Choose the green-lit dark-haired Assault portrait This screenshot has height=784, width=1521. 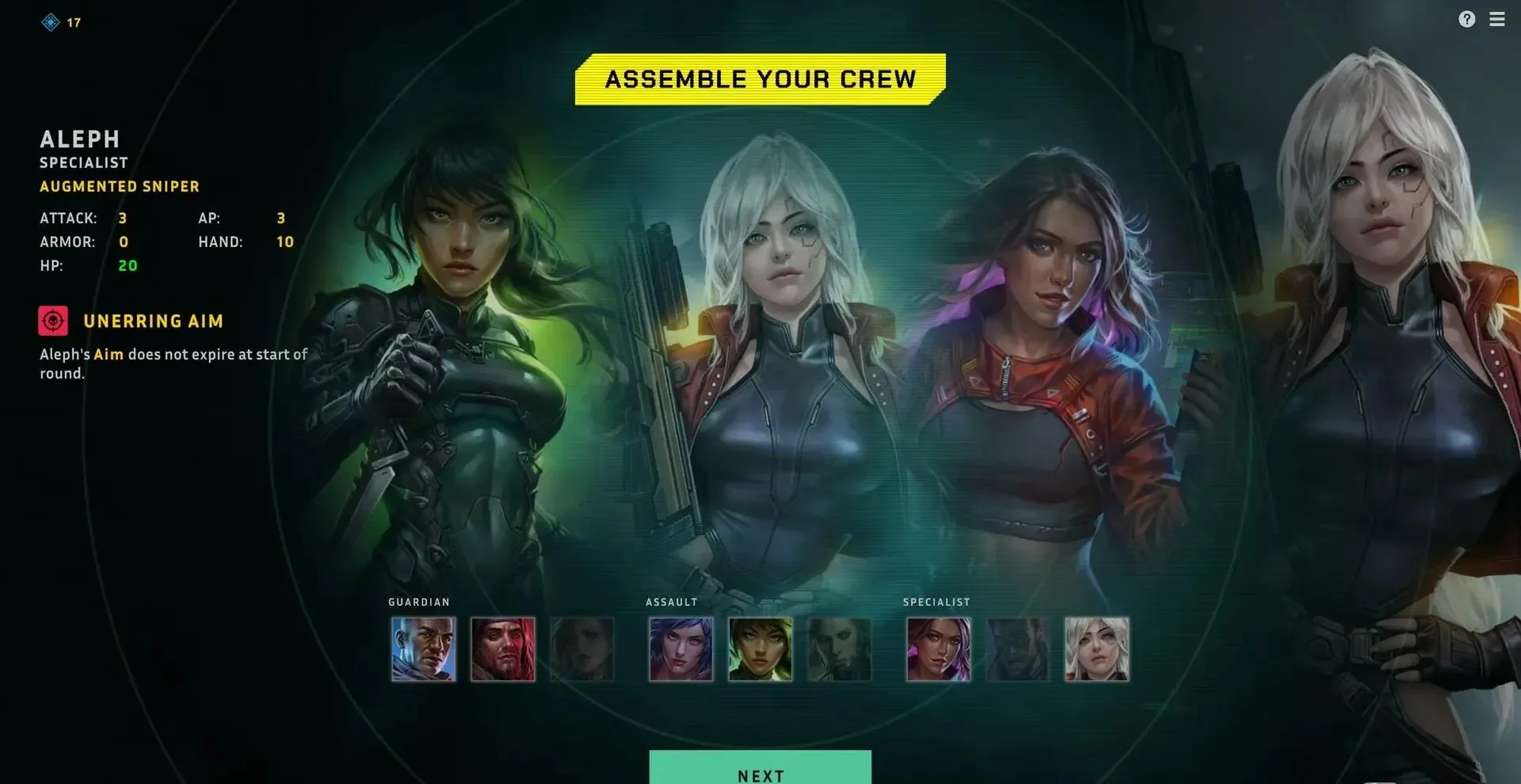760,649
